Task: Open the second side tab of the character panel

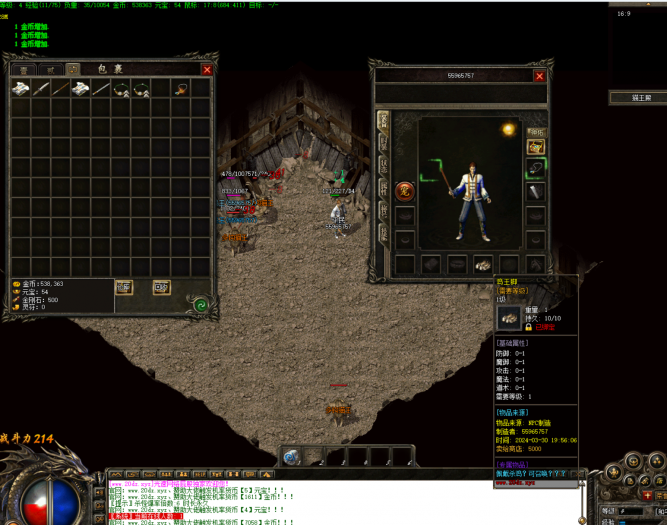Action: 382,142
